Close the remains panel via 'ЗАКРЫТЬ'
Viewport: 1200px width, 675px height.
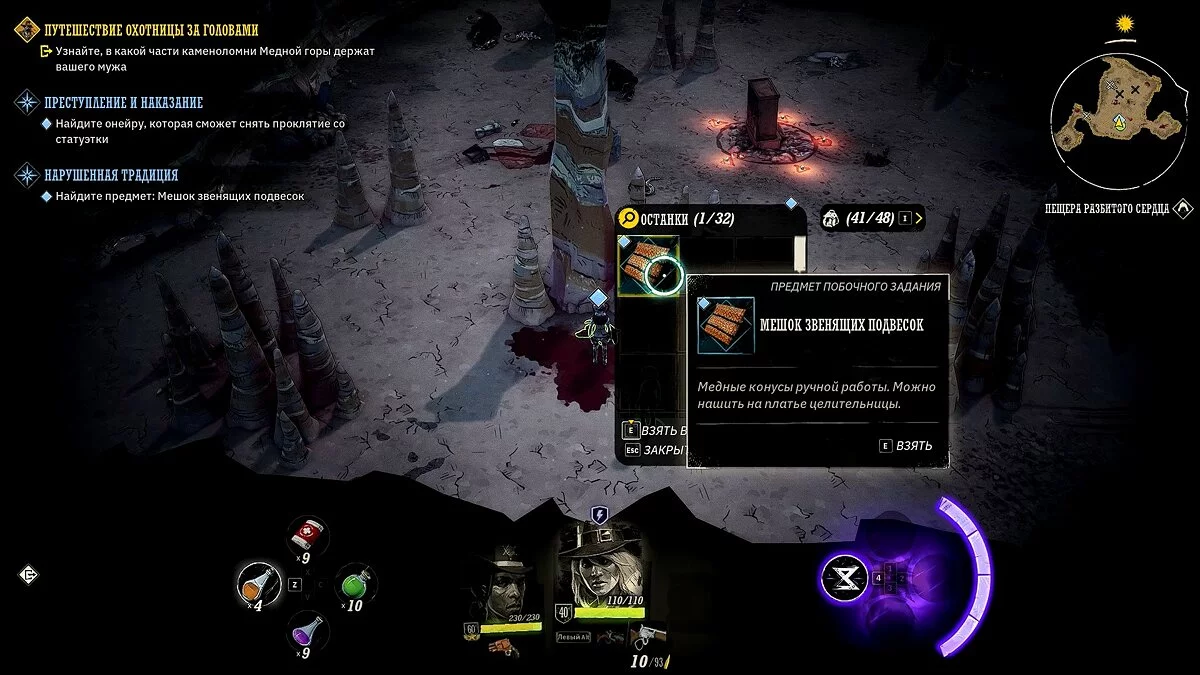pos(655,450)
